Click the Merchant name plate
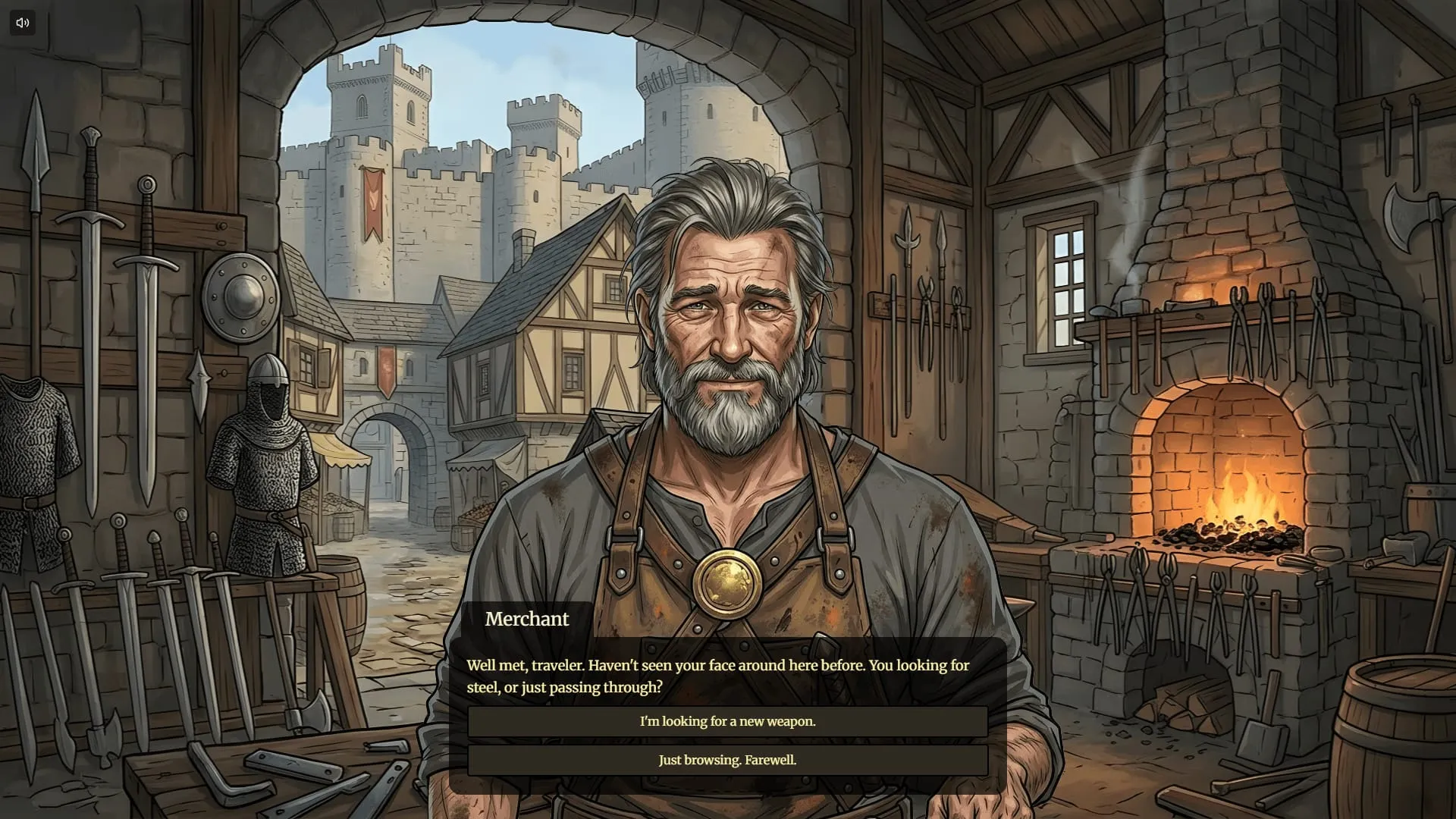Viewport: 1456px width, 819px height. coord(526,619)
